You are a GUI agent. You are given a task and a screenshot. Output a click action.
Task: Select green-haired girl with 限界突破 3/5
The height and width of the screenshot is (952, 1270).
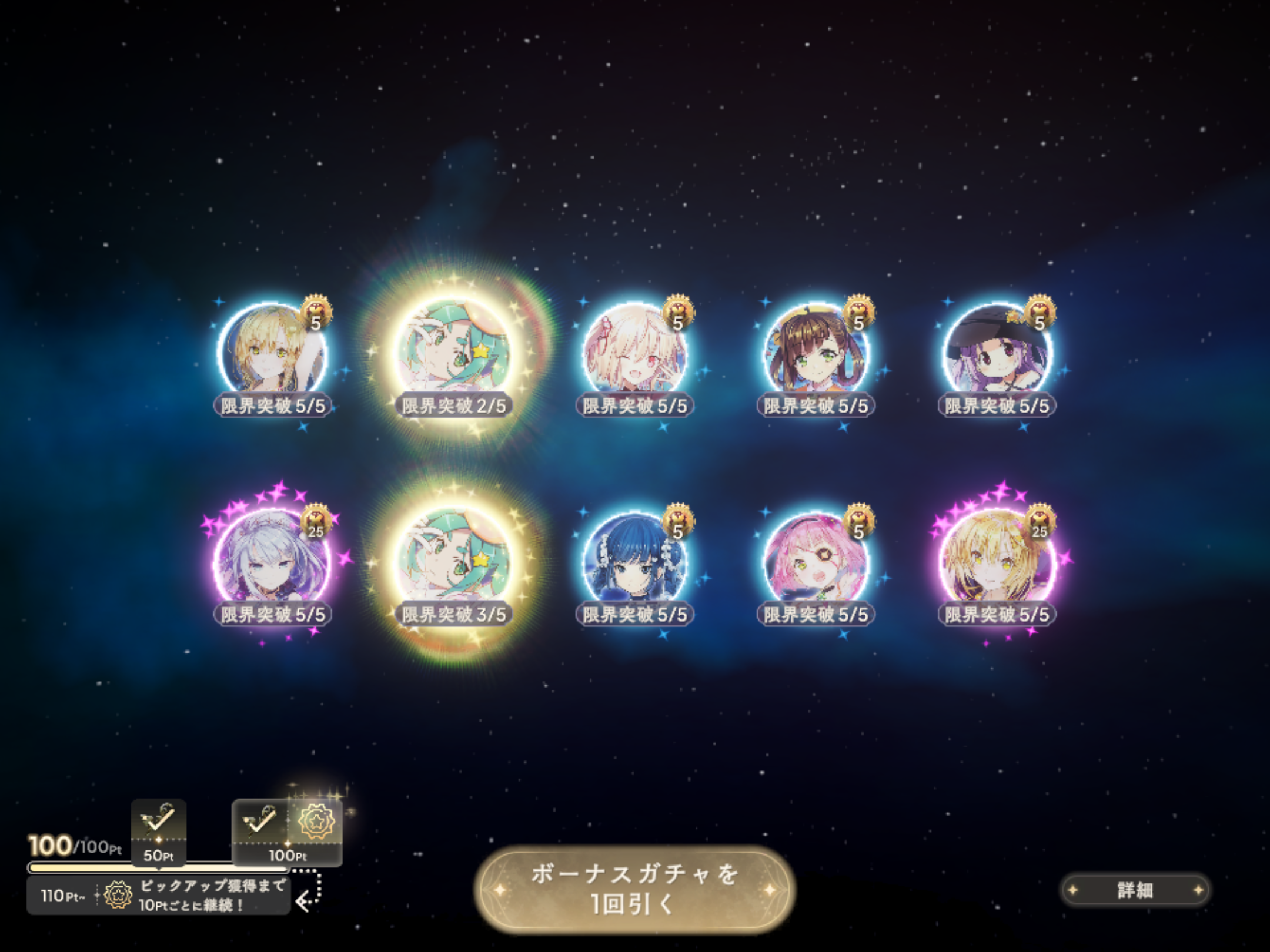click(x=453, y=561)
